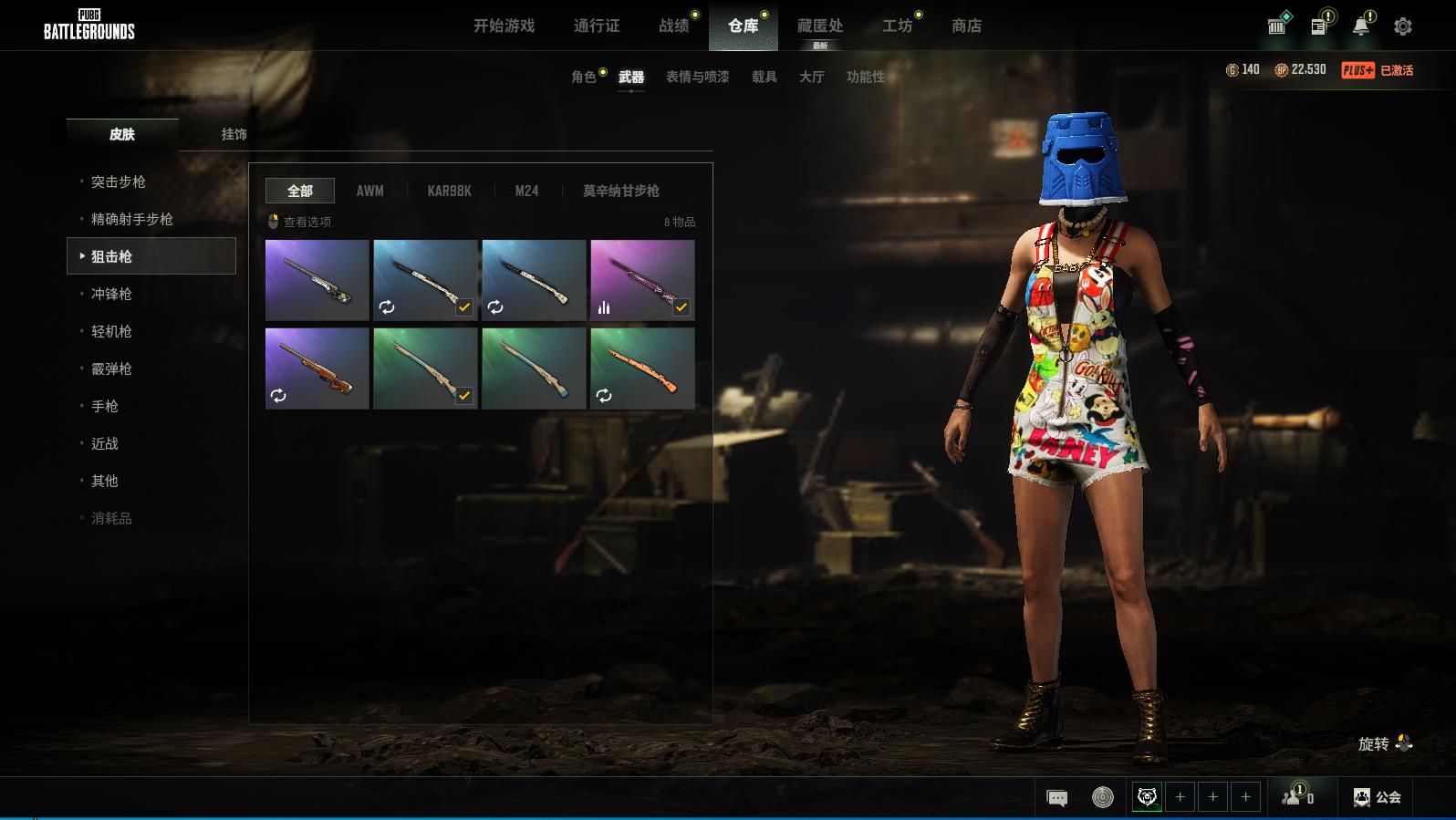
Task: Filter skins by KAR98K
Action: coord(449,191)
